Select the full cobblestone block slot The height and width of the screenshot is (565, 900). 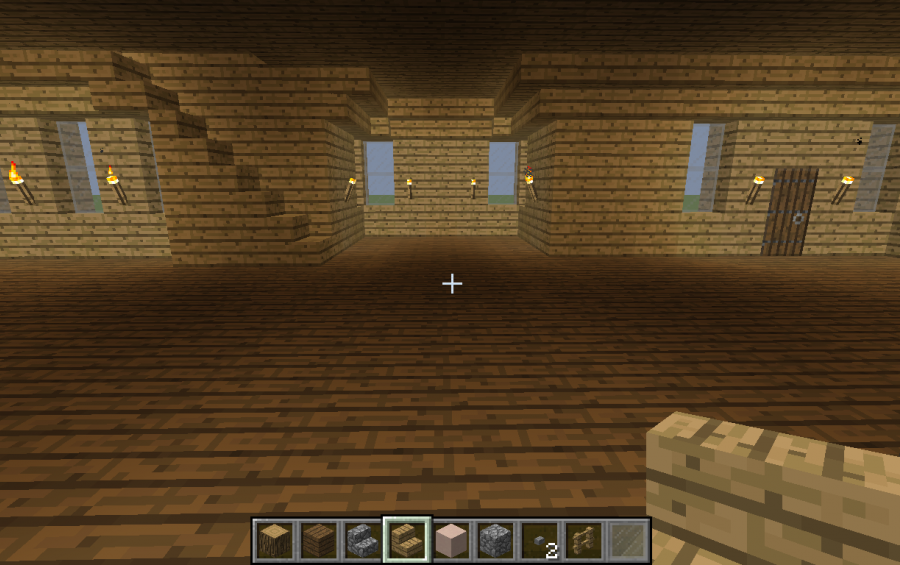(495, 540)
